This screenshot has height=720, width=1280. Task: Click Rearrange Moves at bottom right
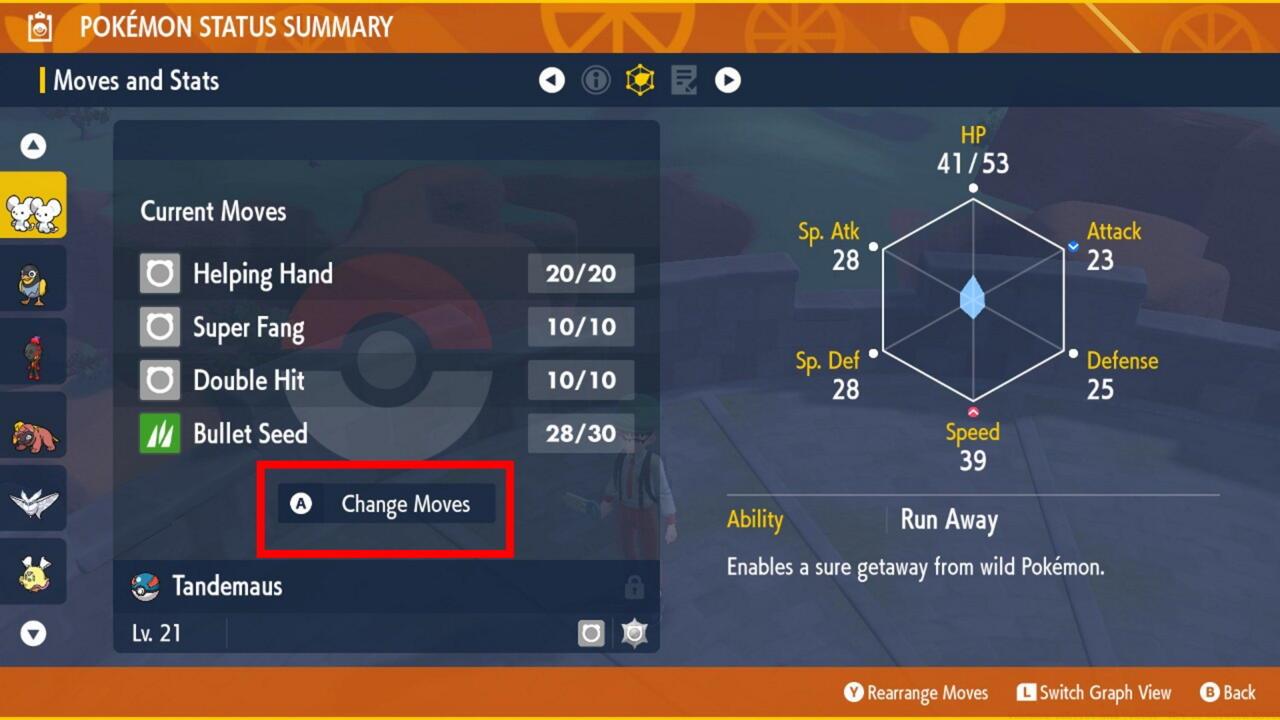915,692
